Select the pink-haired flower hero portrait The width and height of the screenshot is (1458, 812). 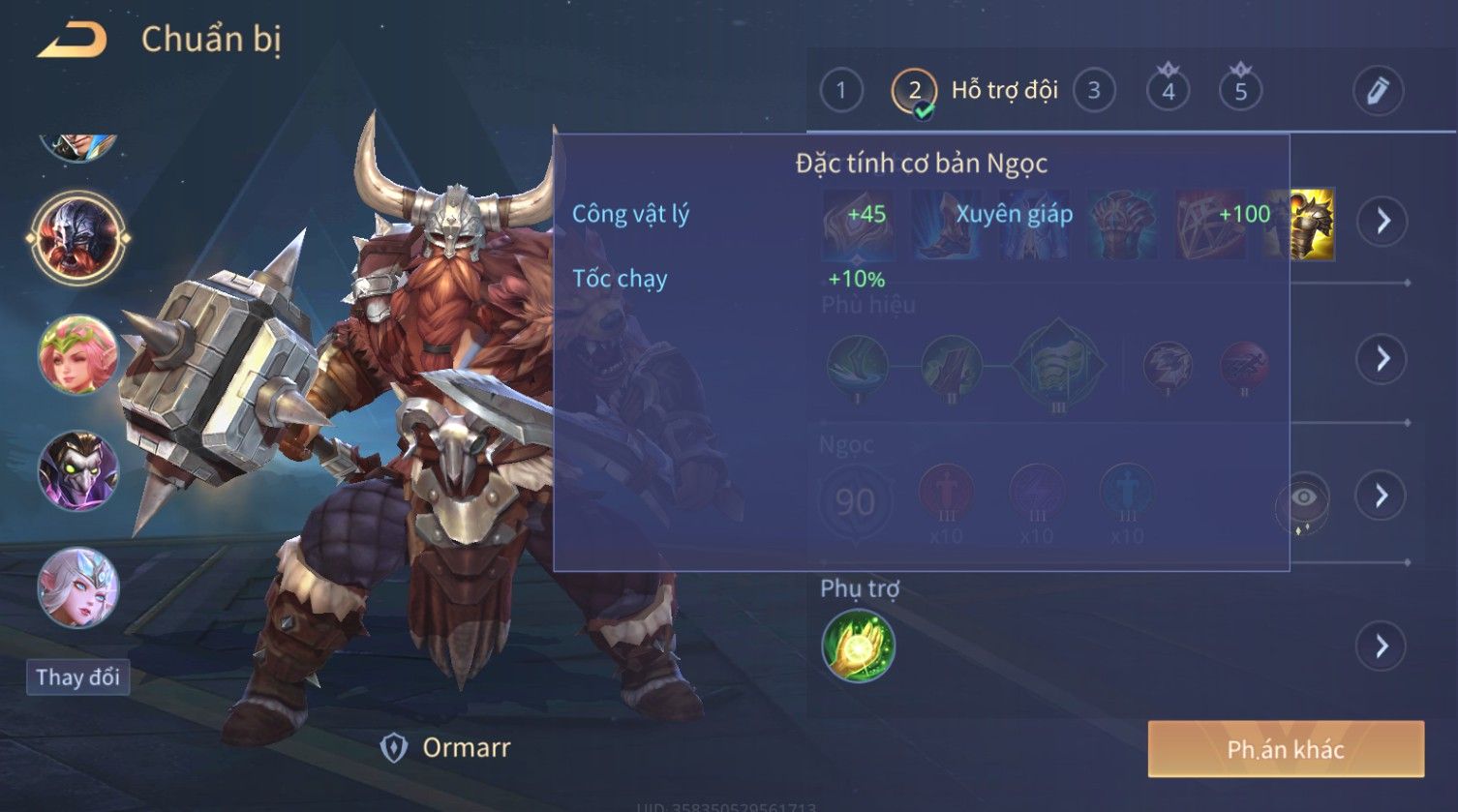click(x=77, y=354)
